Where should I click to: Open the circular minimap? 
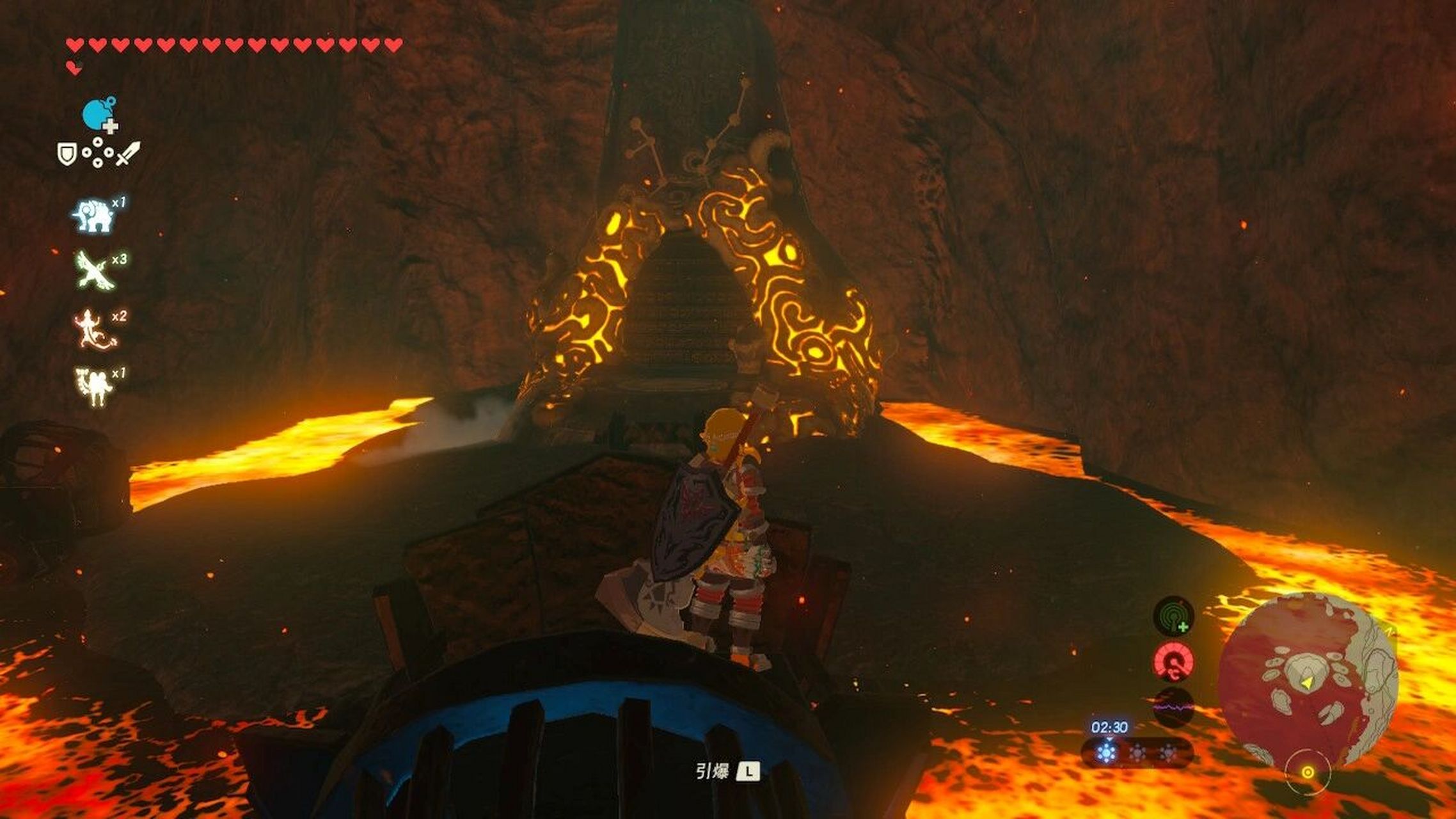(x=1308, y=682)
